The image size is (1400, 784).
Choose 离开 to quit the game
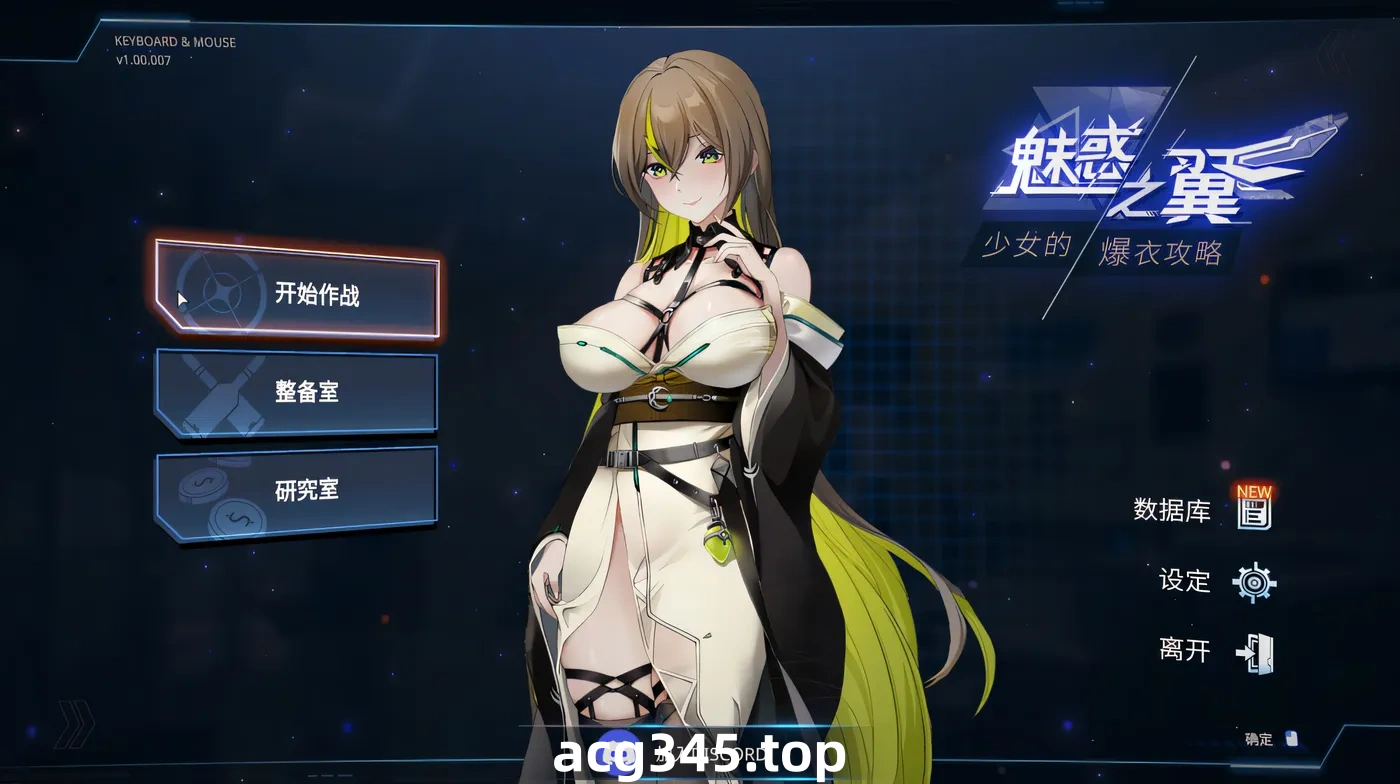1187,650
